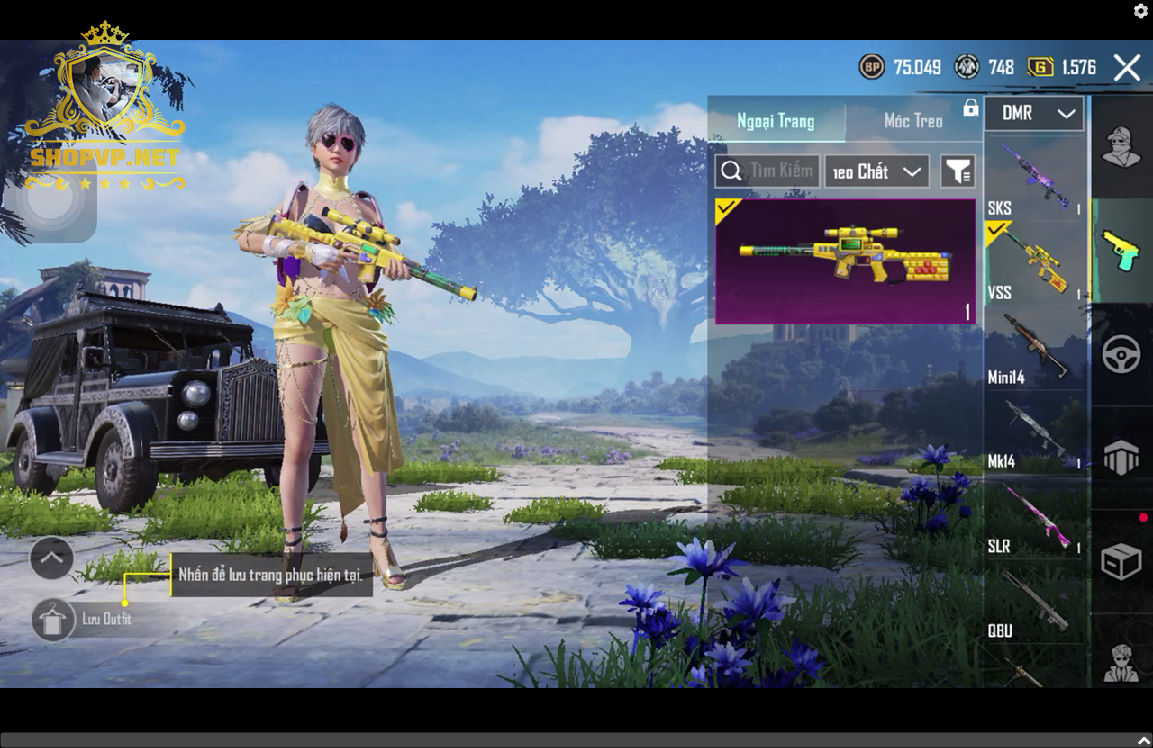Image resolution: width=1153 pixels, height=748 pixels.
Task: Open the weapons category pistol icon
Action: pos(1121,250)
